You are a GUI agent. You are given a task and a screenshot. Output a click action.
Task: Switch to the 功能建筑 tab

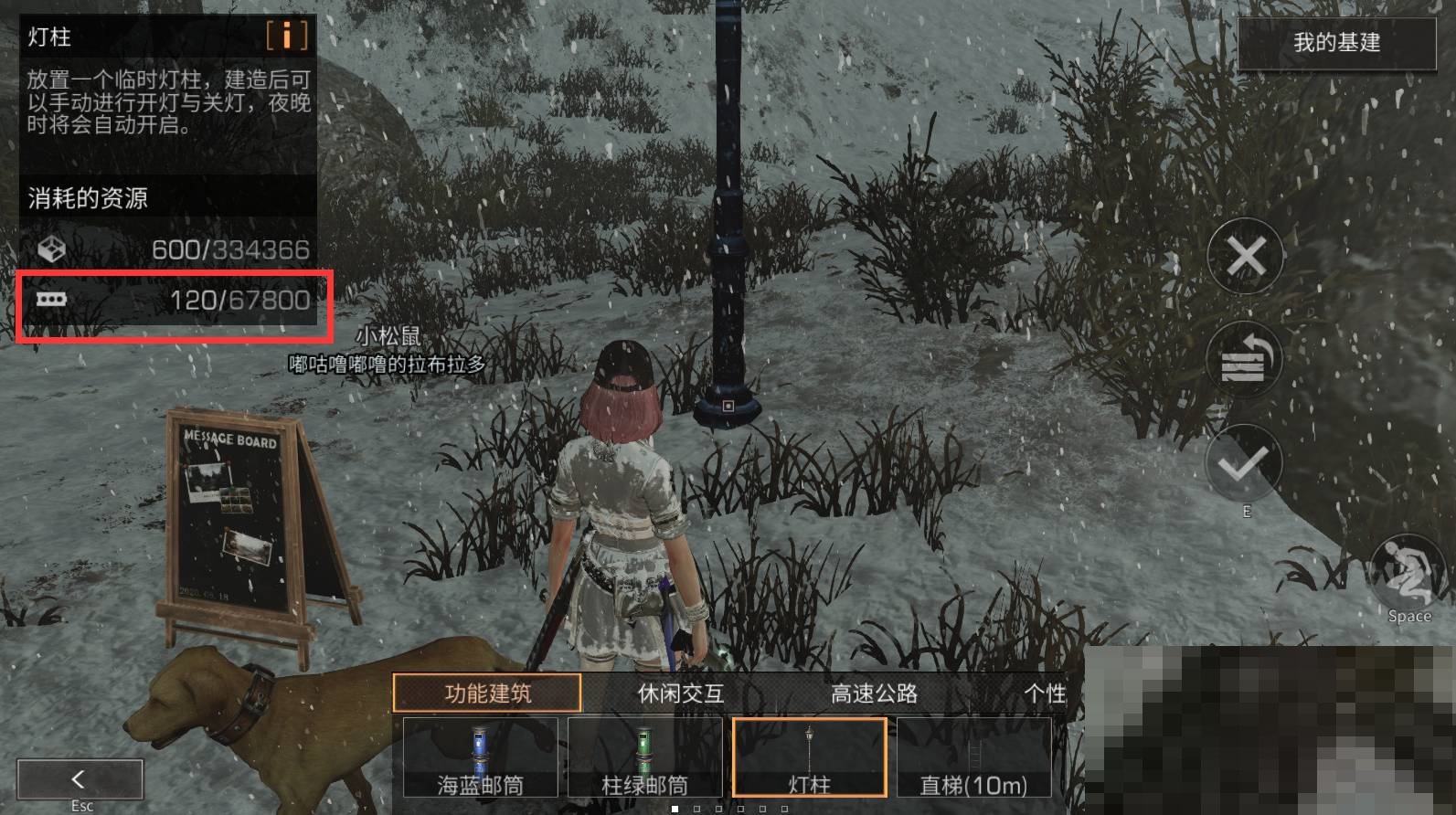point(487,693)
